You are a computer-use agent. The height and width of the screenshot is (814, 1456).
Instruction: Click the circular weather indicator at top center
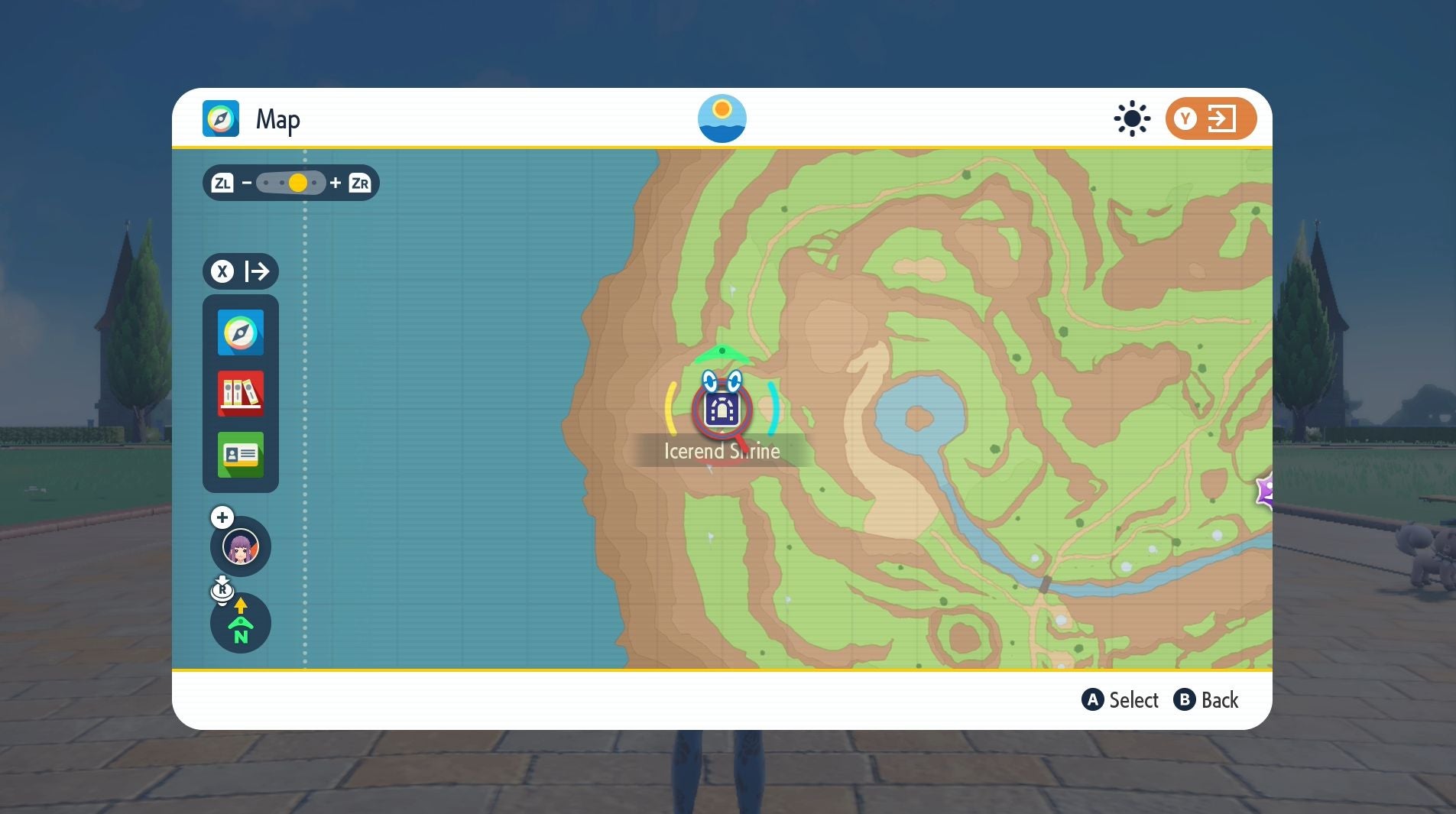(x=722, y=118)
